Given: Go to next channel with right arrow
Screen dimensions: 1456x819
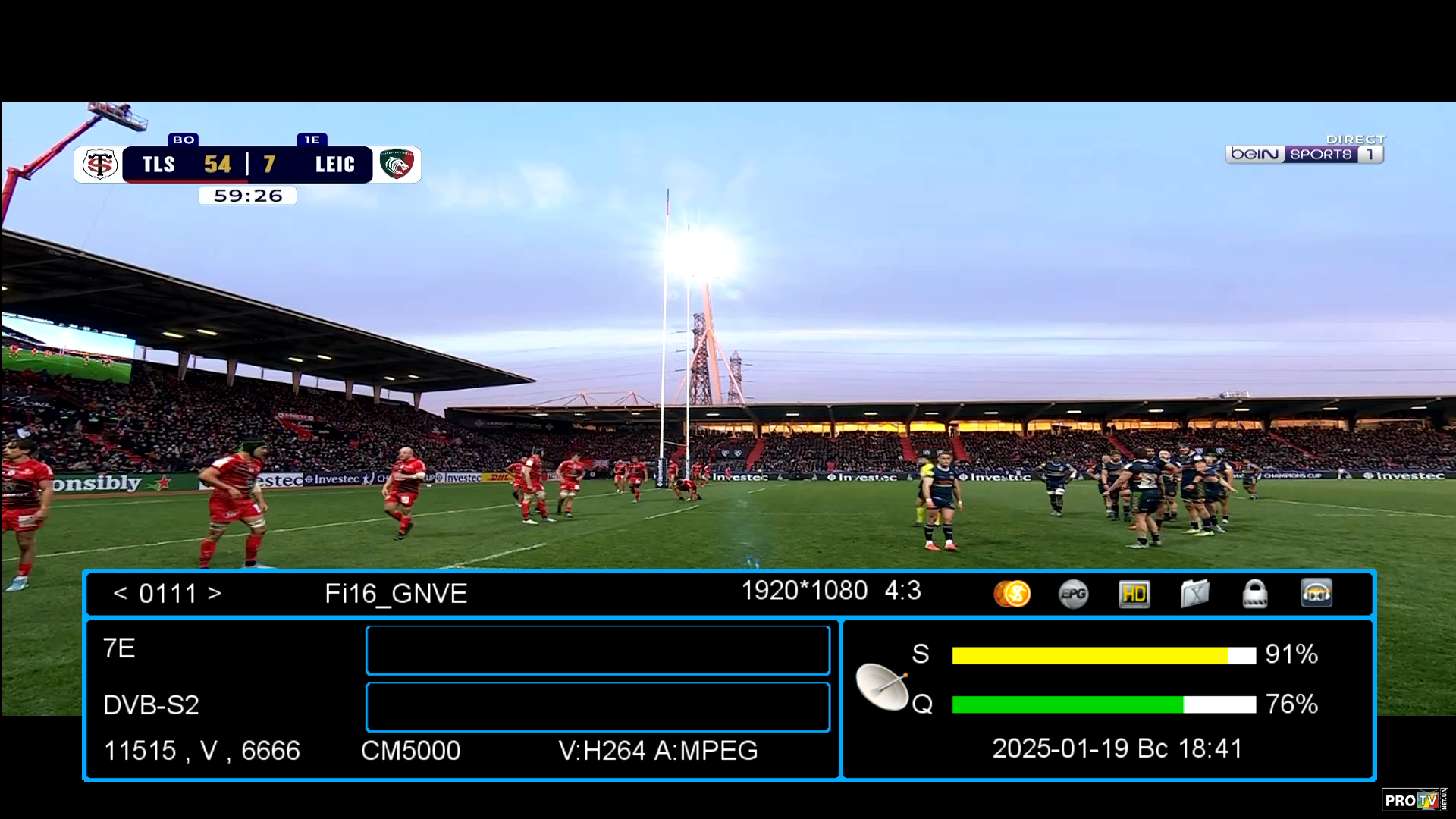Looking at the screenshot, I should pyautogui.click(x=215, y=593).
